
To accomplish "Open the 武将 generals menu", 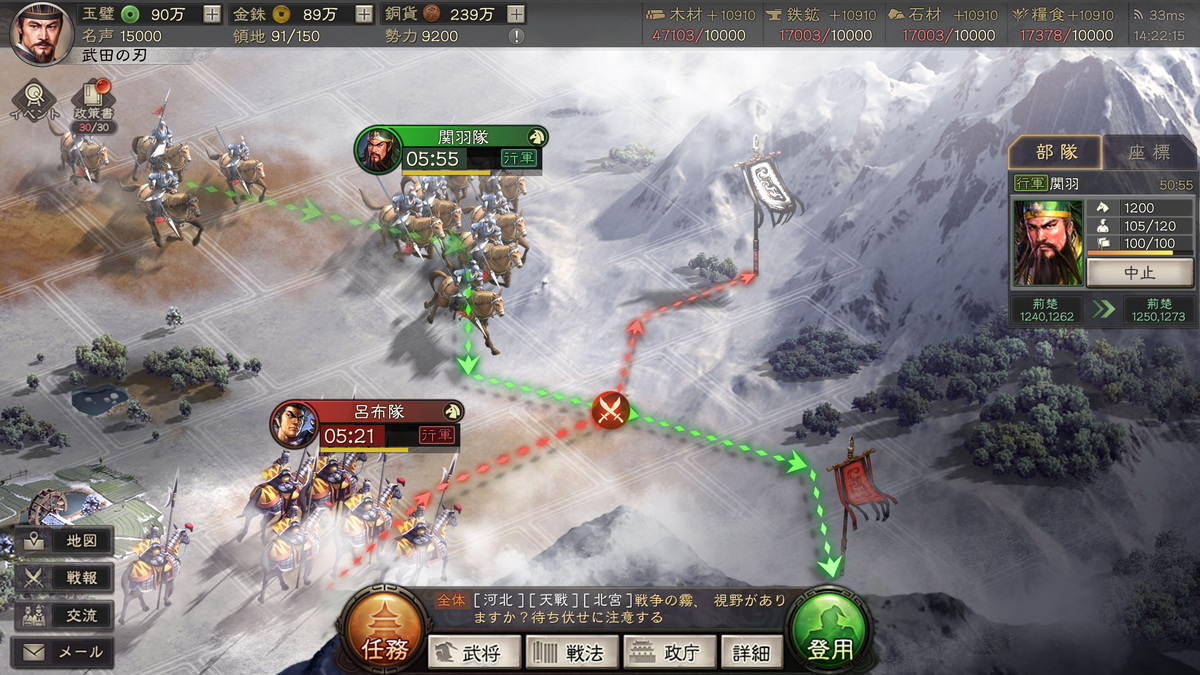I will pos(476,653).
